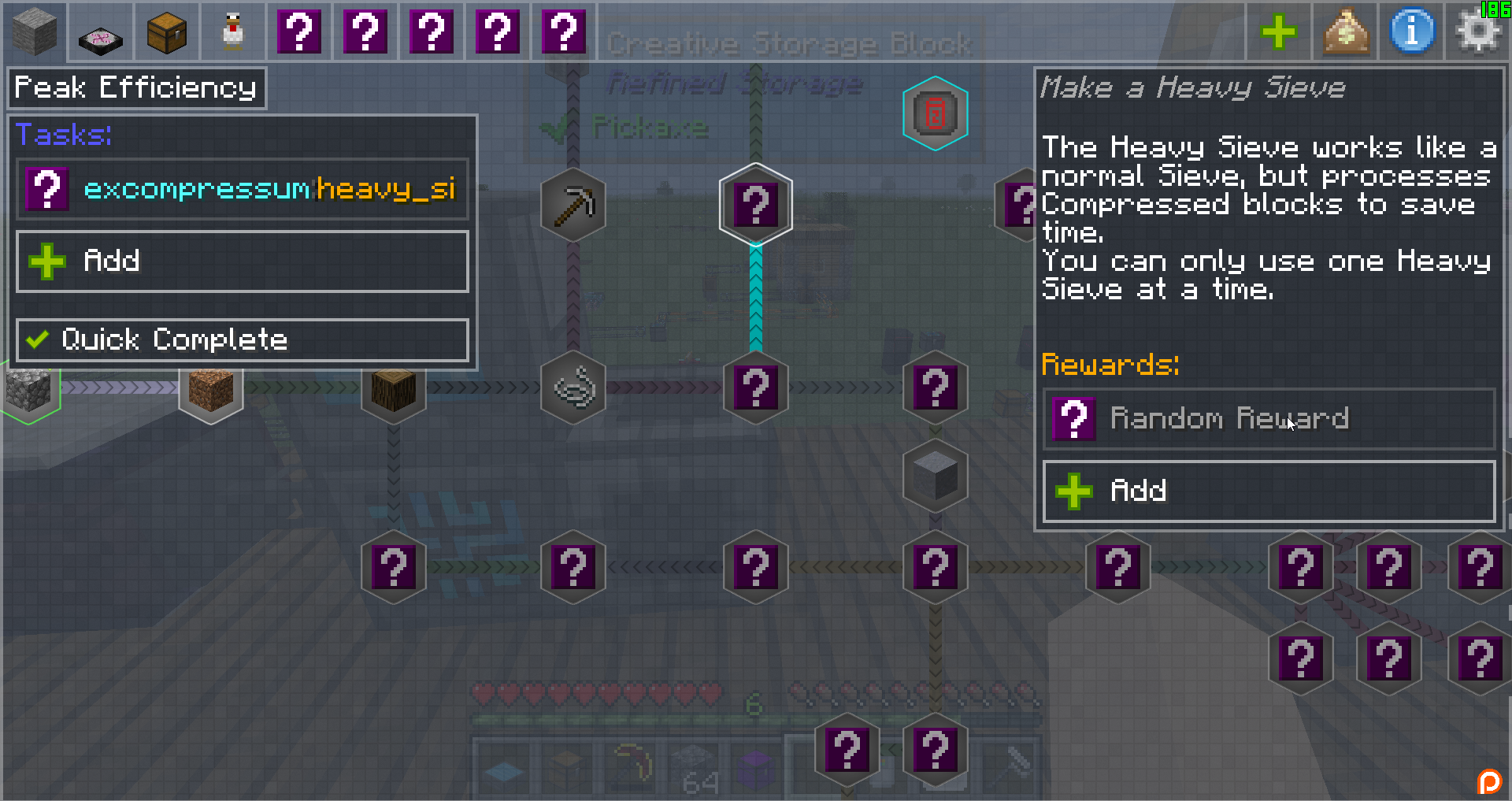
Task: Switch to the stone block chapter tab
Action: coord(34,32)
